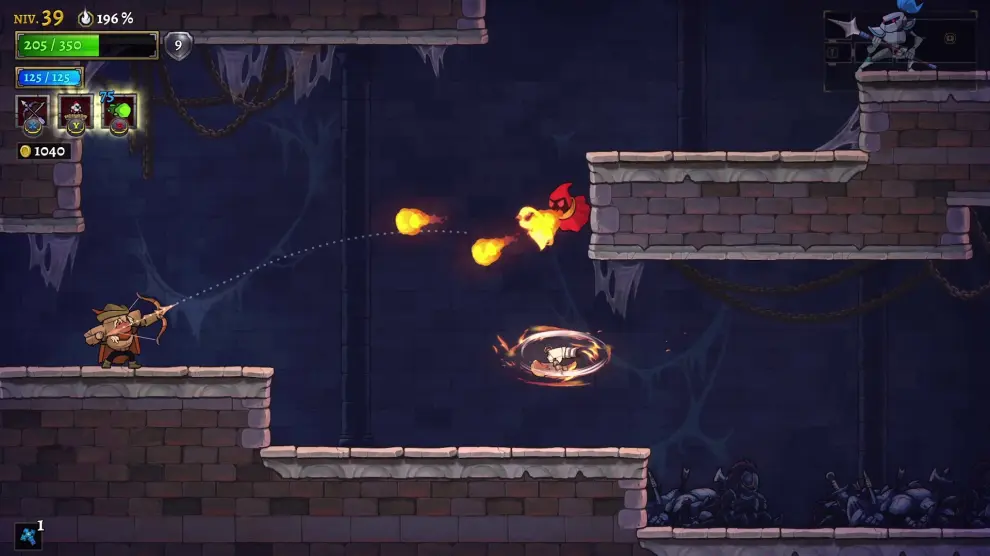
Task: Cast the green spell costing 75 mana
Action: click(119, 112)
